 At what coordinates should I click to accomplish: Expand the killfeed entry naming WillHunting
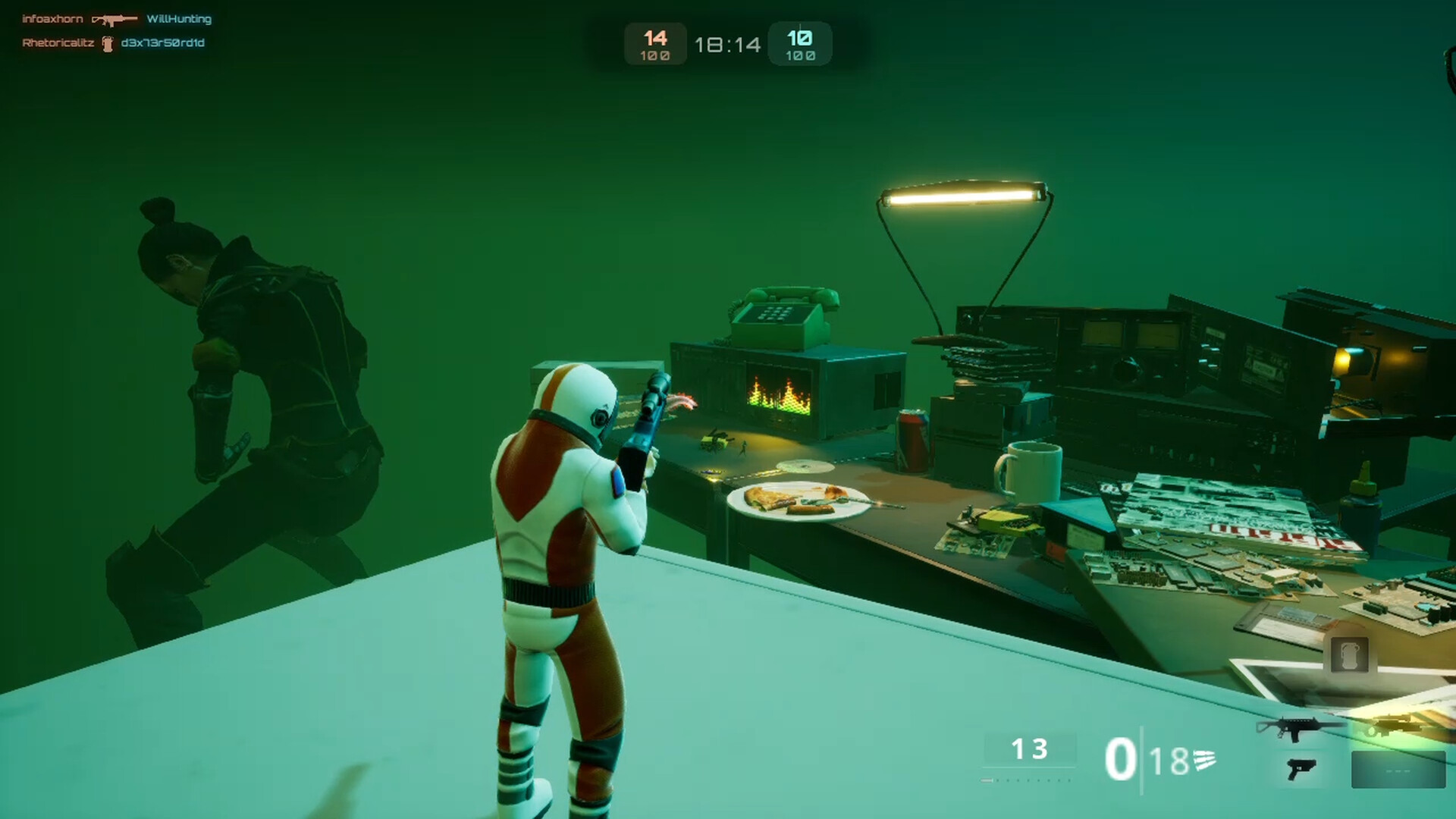[180, 19]
